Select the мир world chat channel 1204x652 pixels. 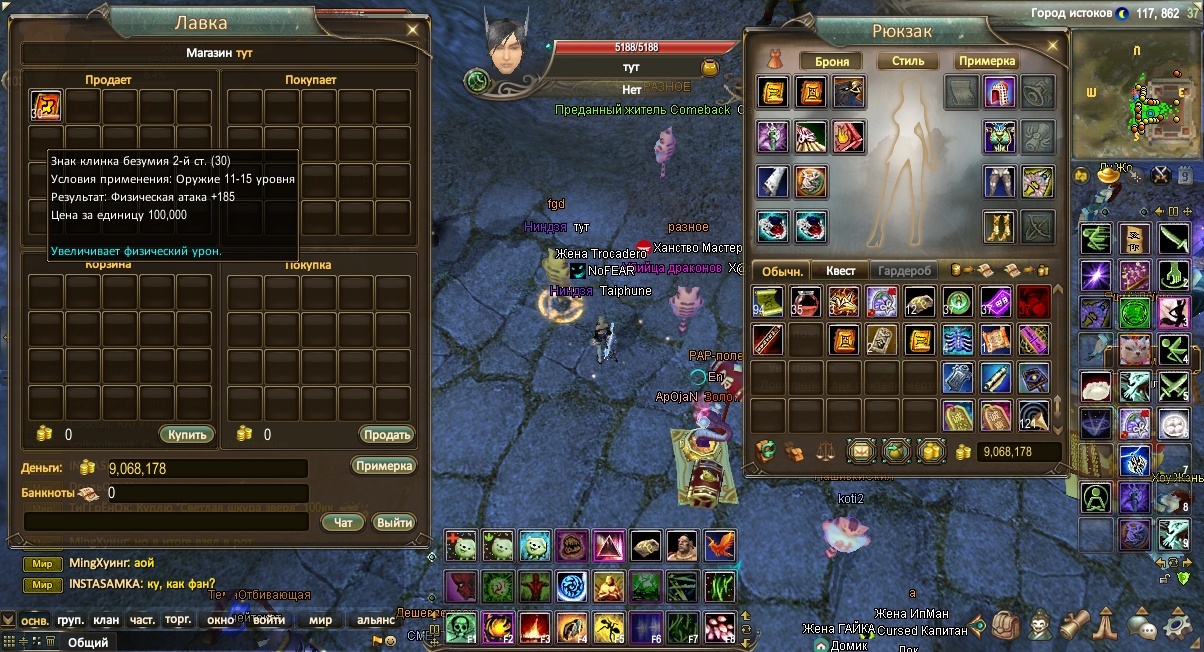(320, 620)
